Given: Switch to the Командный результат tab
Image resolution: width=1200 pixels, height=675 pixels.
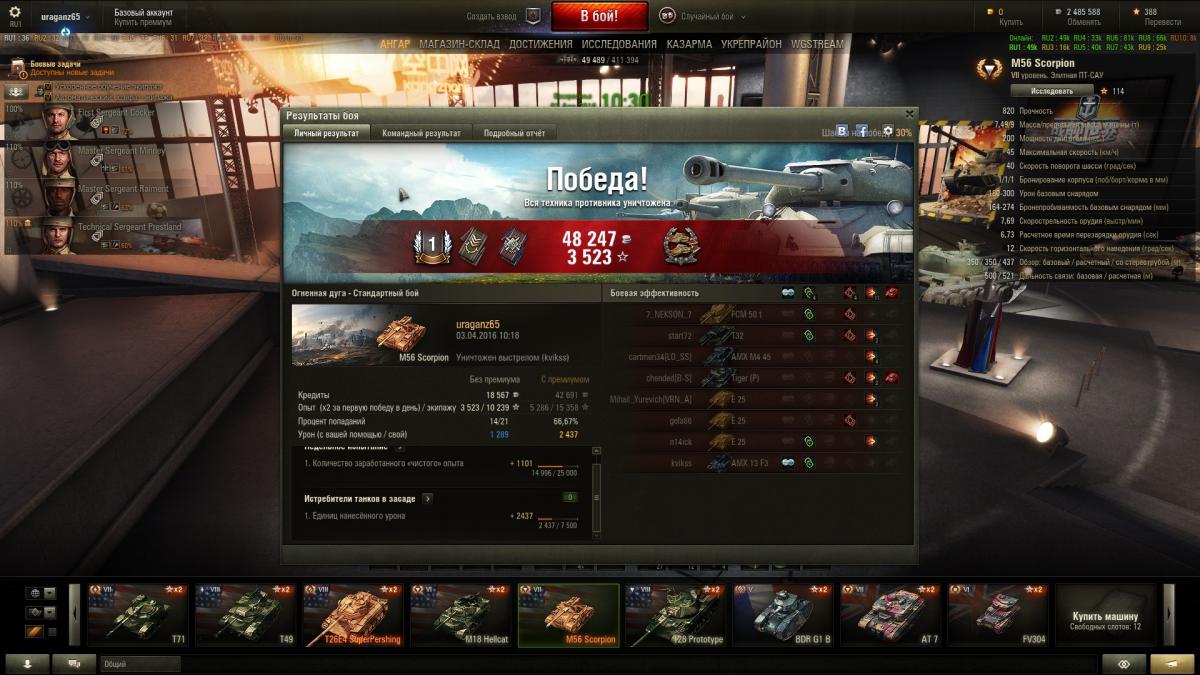Looking at the screenshot, I should [421, 133].
